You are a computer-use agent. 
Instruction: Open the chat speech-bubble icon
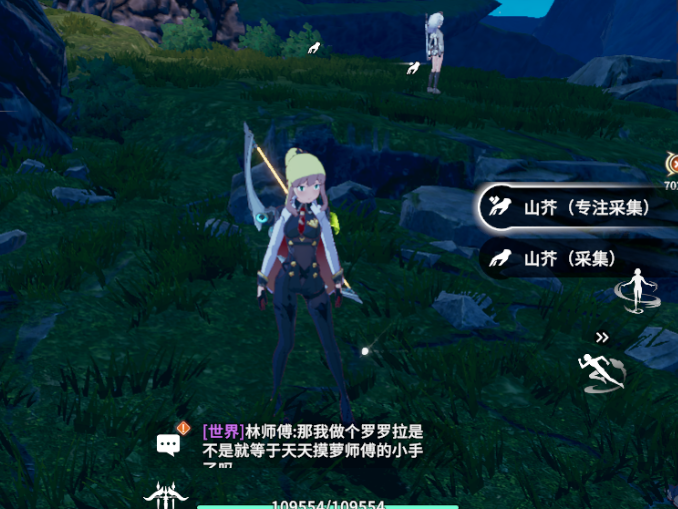pyautogui.click(x=169, y=444)
